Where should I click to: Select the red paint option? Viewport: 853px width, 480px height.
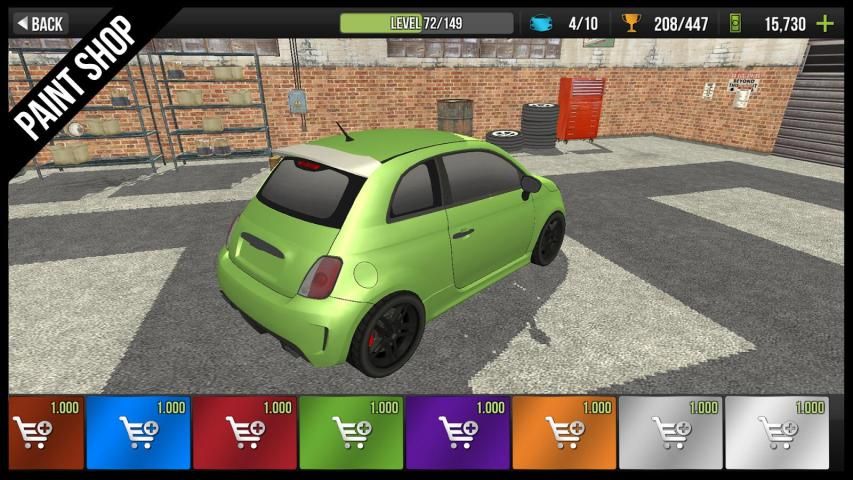tap(244, 433)
